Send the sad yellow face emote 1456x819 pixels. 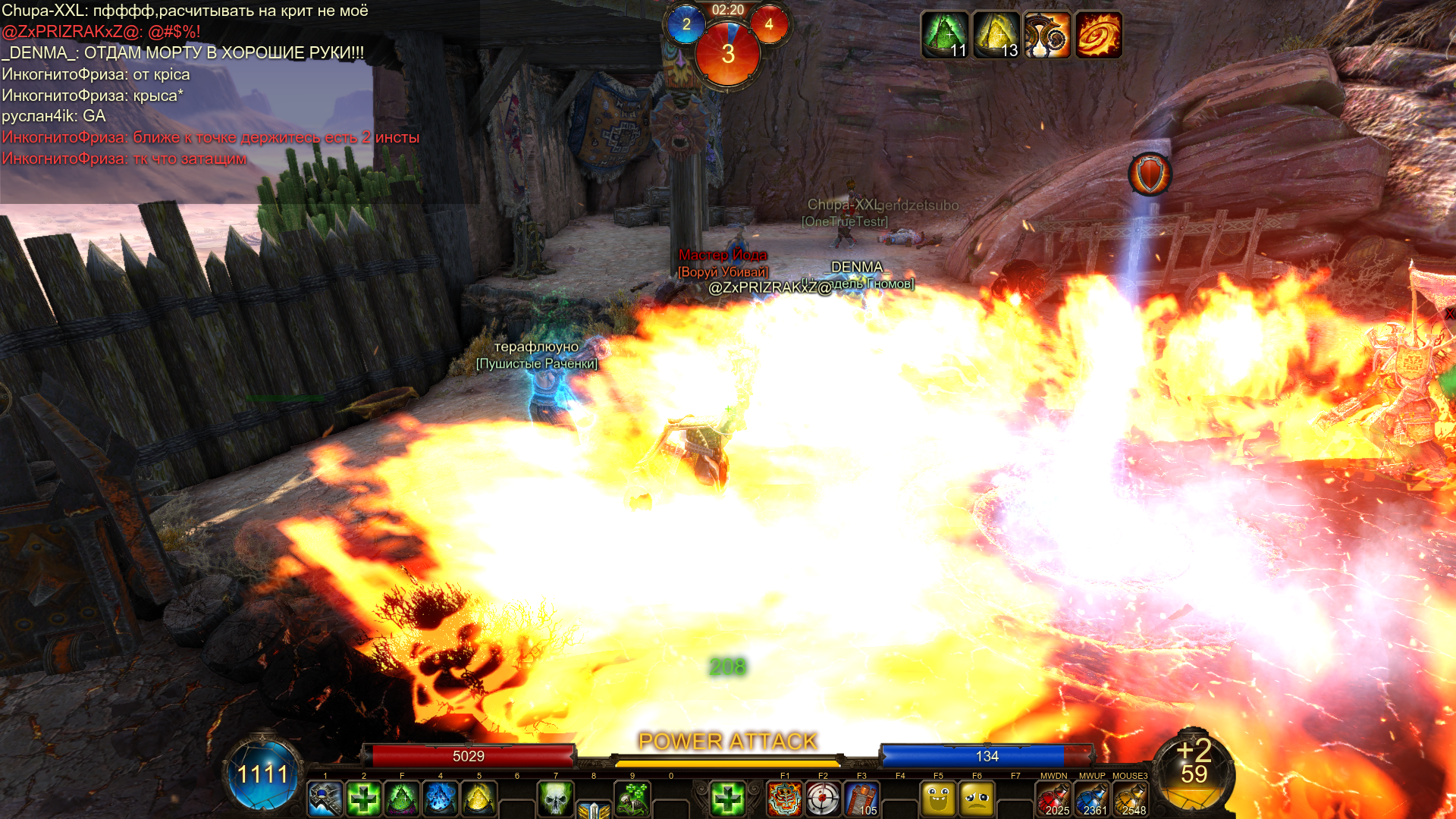coord(977,799)
